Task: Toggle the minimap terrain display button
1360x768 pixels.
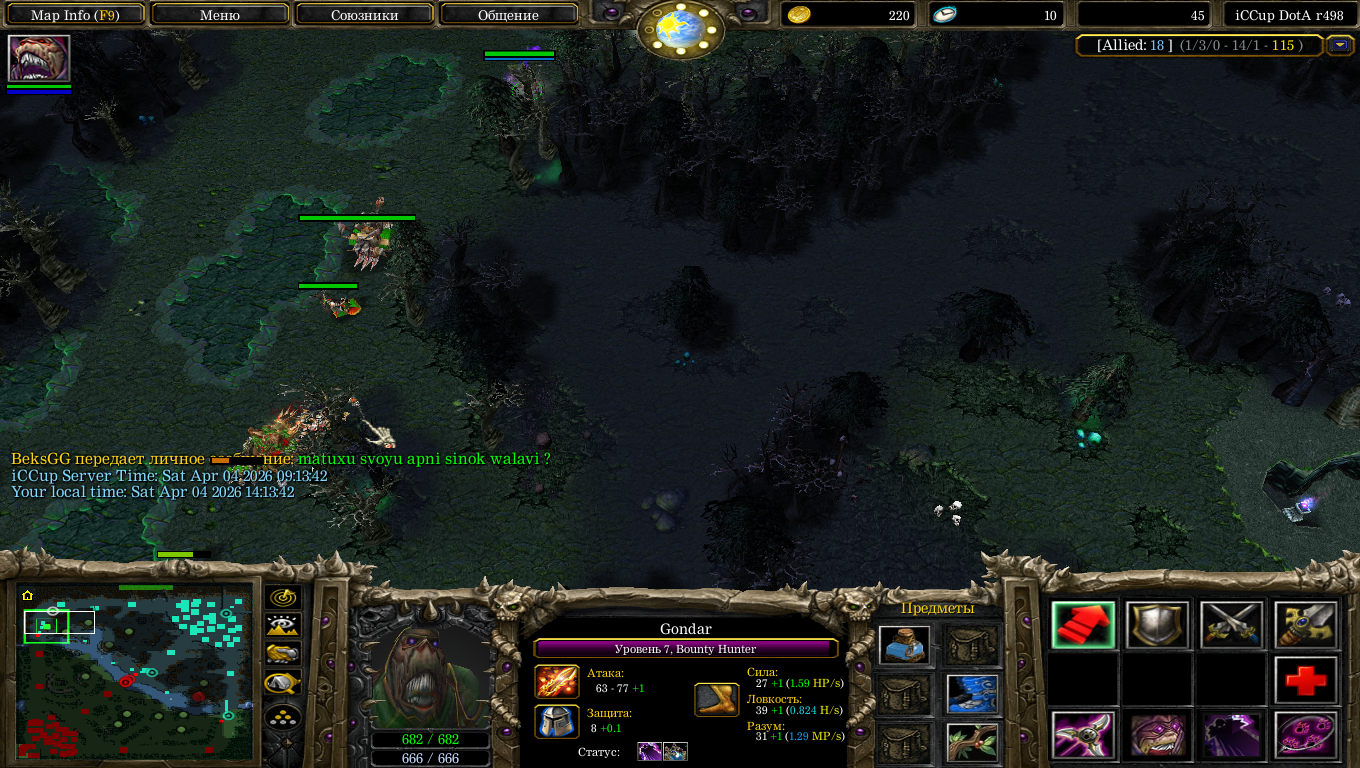Action: (x=284, y=626)
